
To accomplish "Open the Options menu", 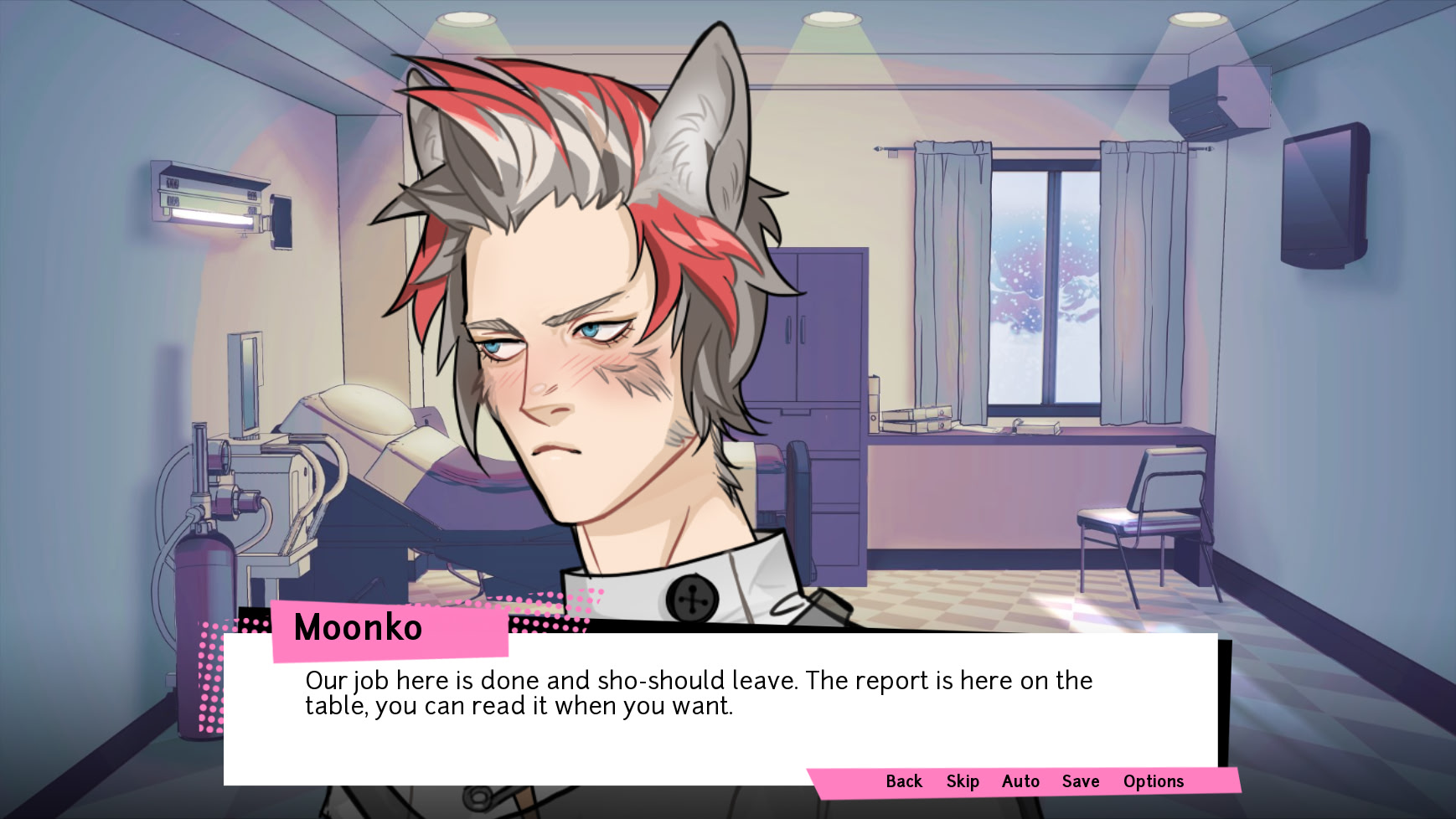I will [x=1154, y=780].
